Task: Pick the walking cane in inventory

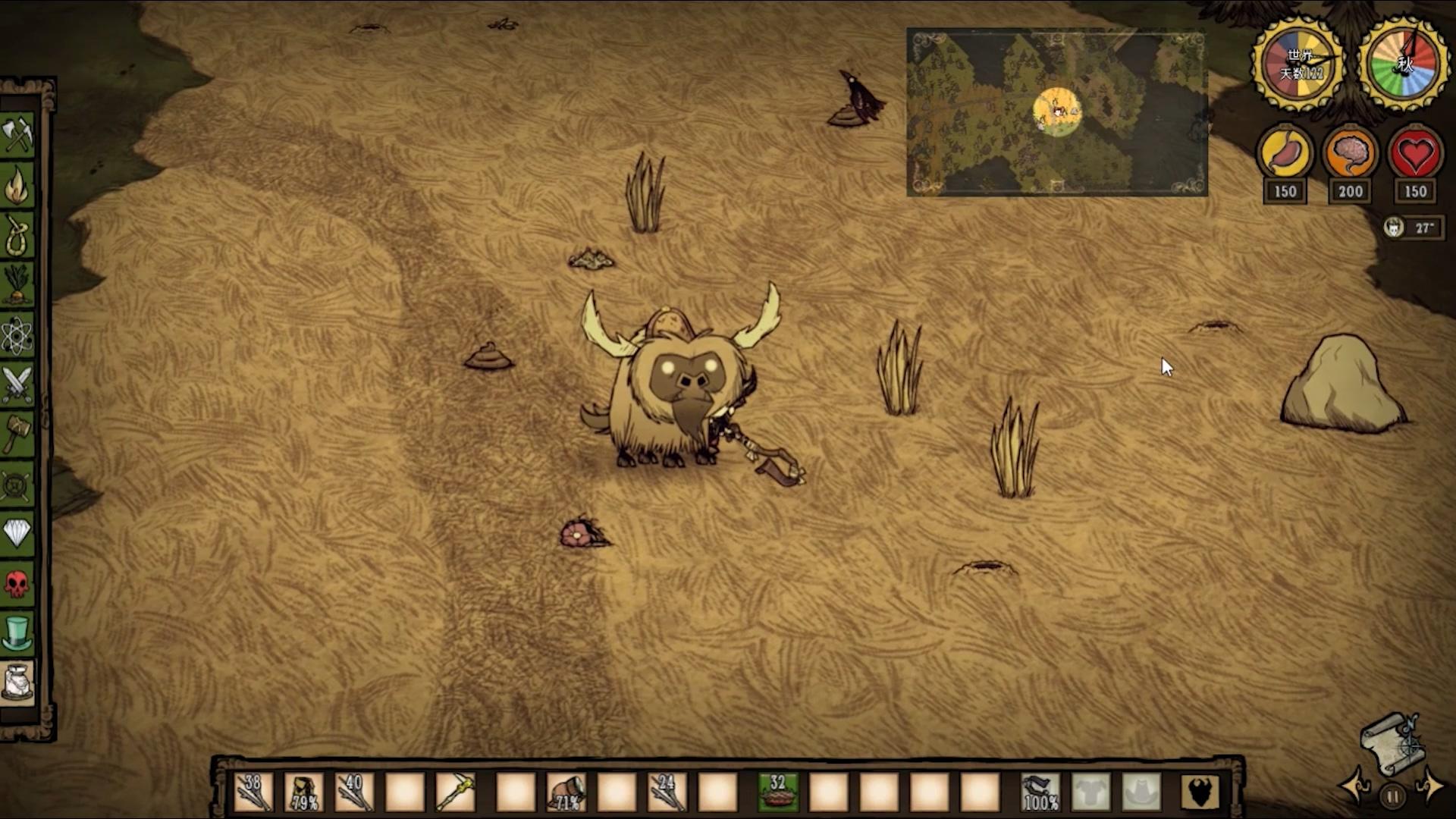Action: click(x=455, y=792)
